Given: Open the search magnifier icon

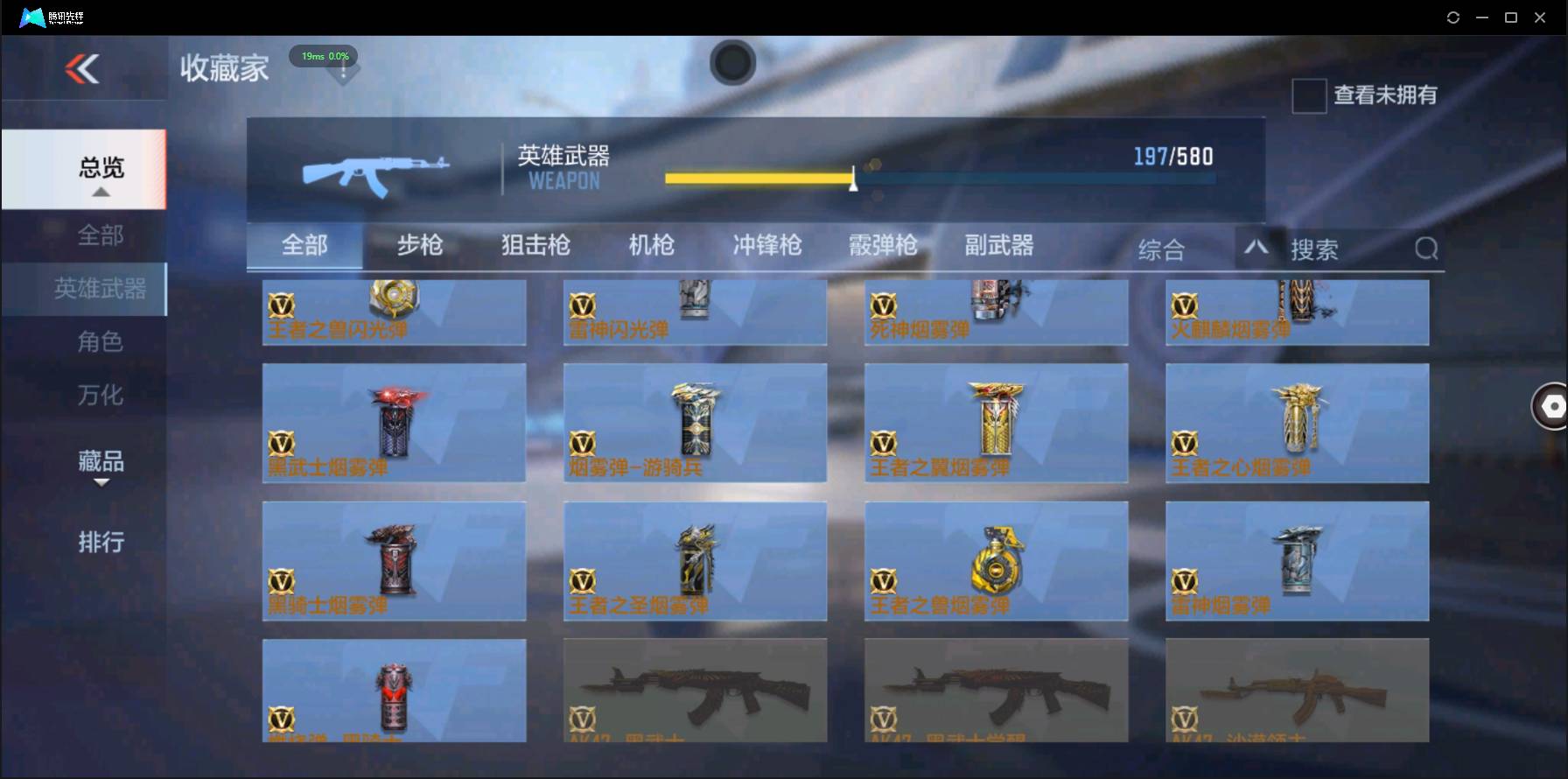Looking at the screenshot, I should click(x=1426, y=249).
